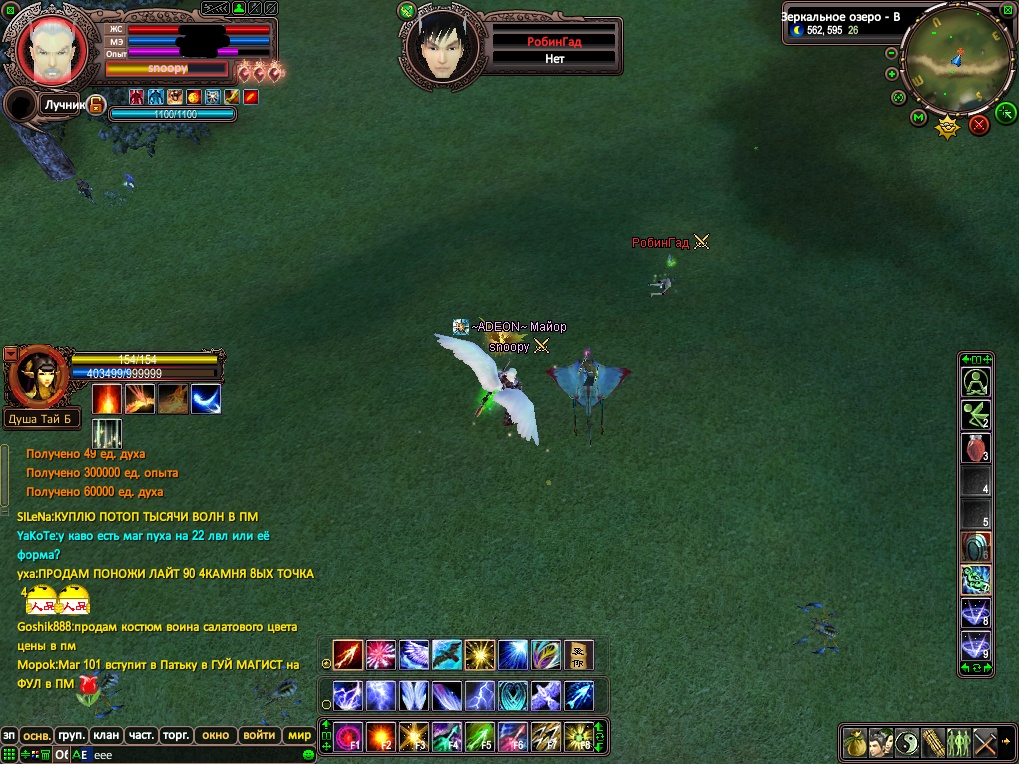Use the red potion in slot 3
The width and height of the screenshot is (1019, 764).
(976, 447)
